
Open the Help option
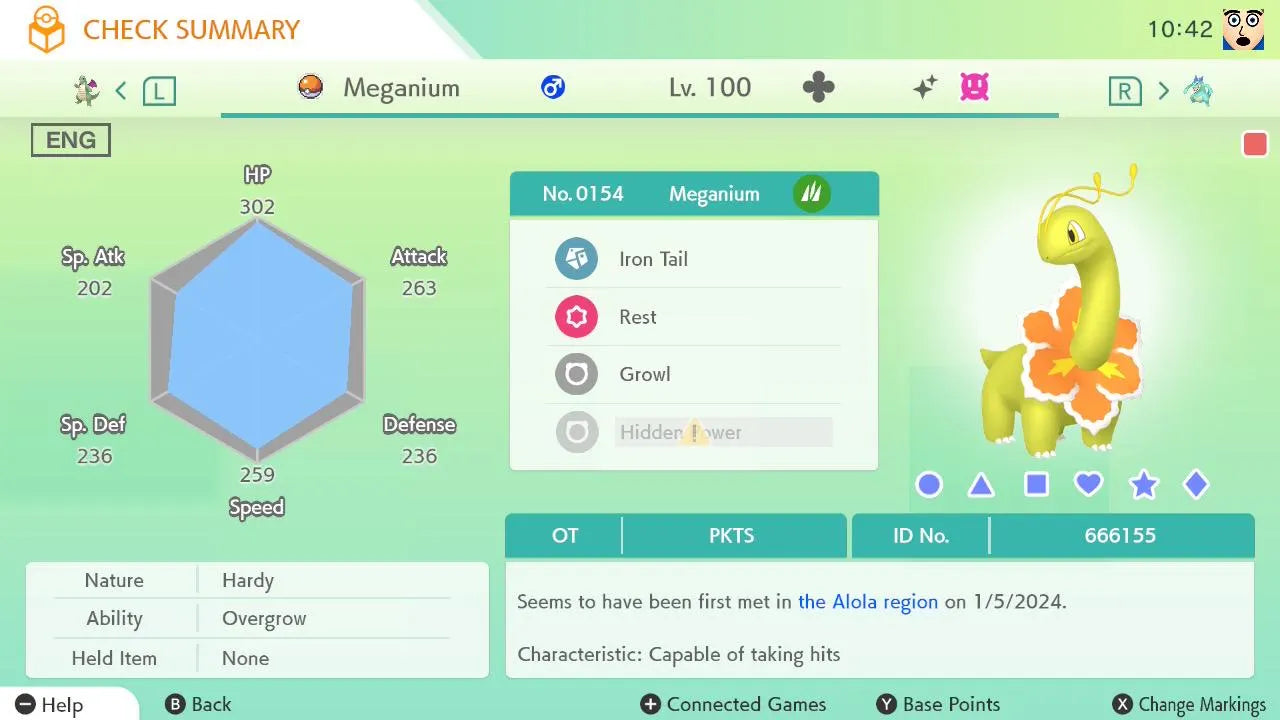click(x=50, y=704)
